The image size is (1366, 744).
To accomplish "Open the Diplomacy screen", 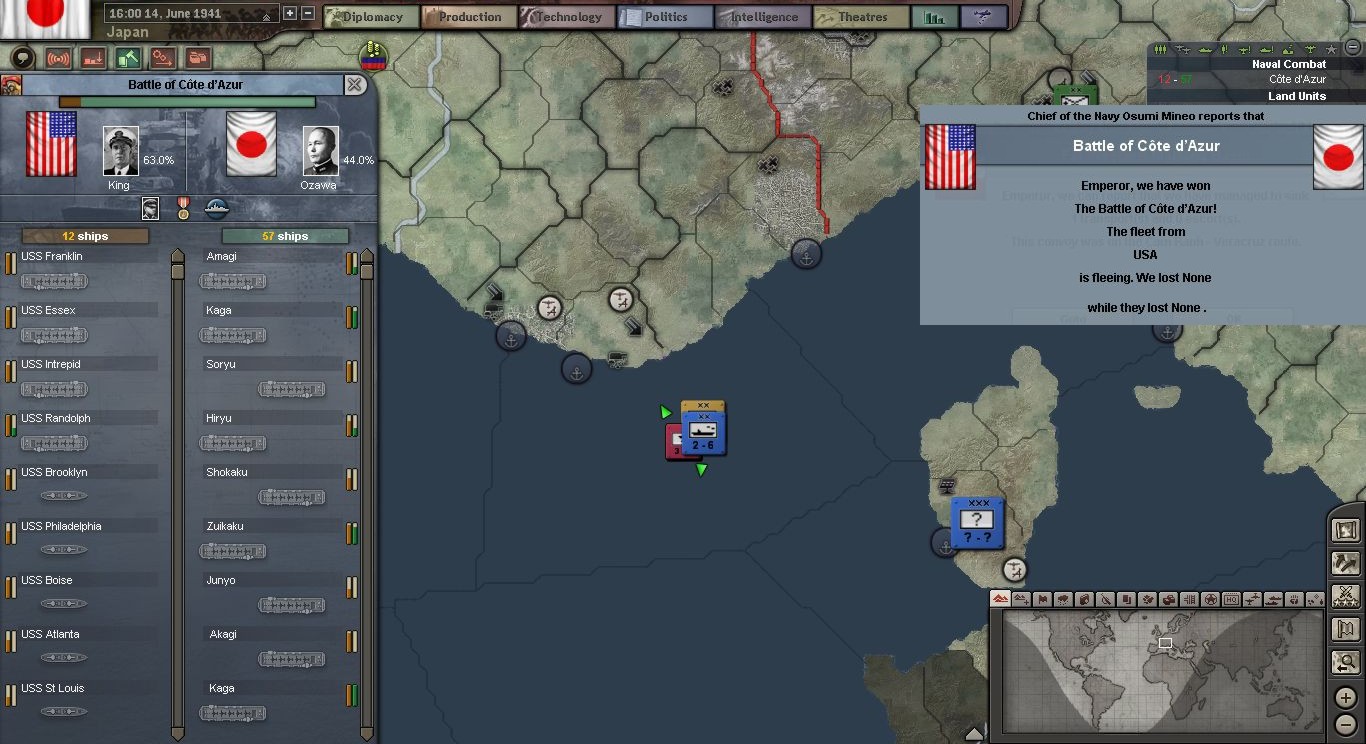I will [366, 17].
